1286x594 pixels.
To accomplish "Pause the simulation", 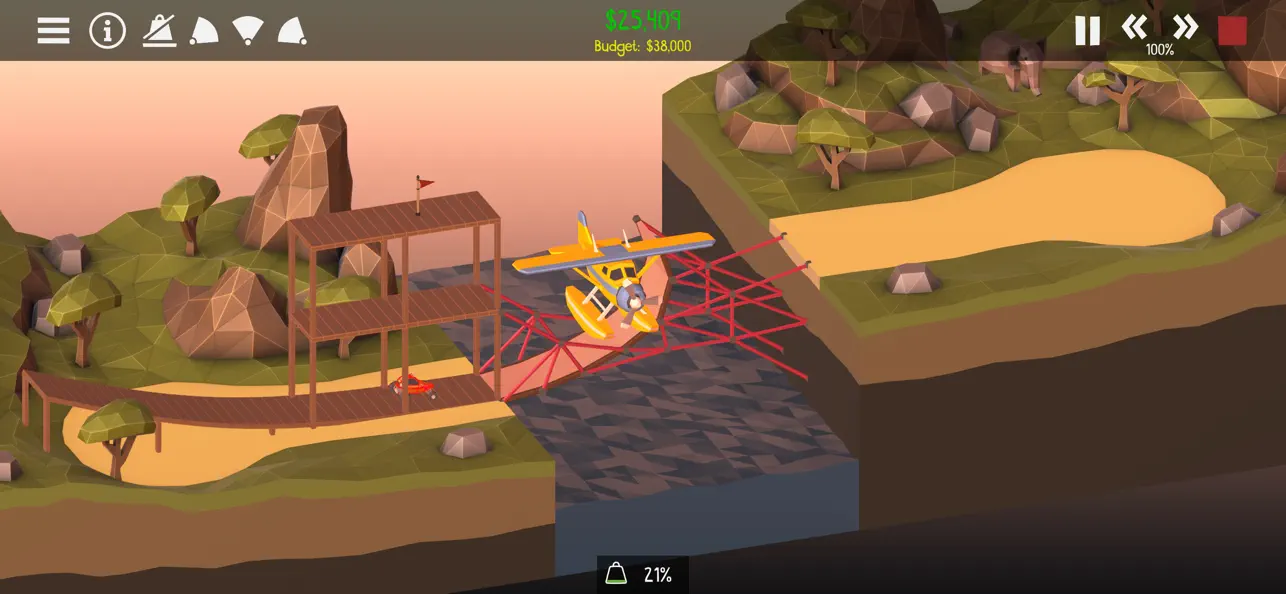I will (1087, 30).
